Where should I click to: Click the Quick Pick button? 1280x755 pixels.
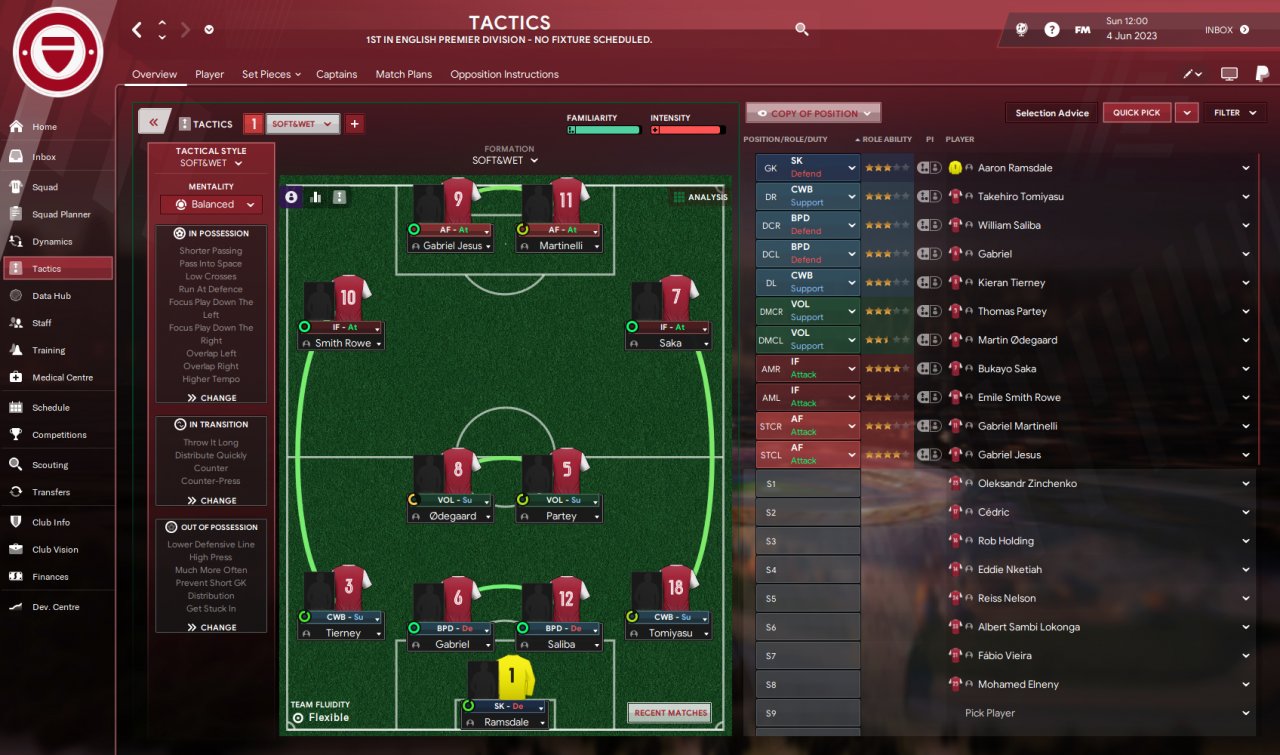point(1137,113)
